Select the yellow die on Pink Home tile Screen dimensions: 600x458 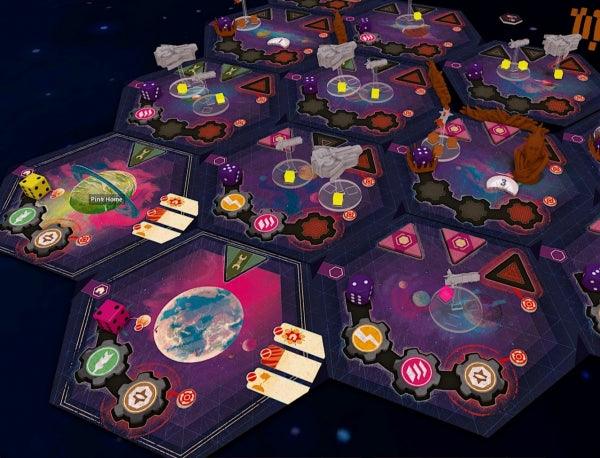coord(37,186)
